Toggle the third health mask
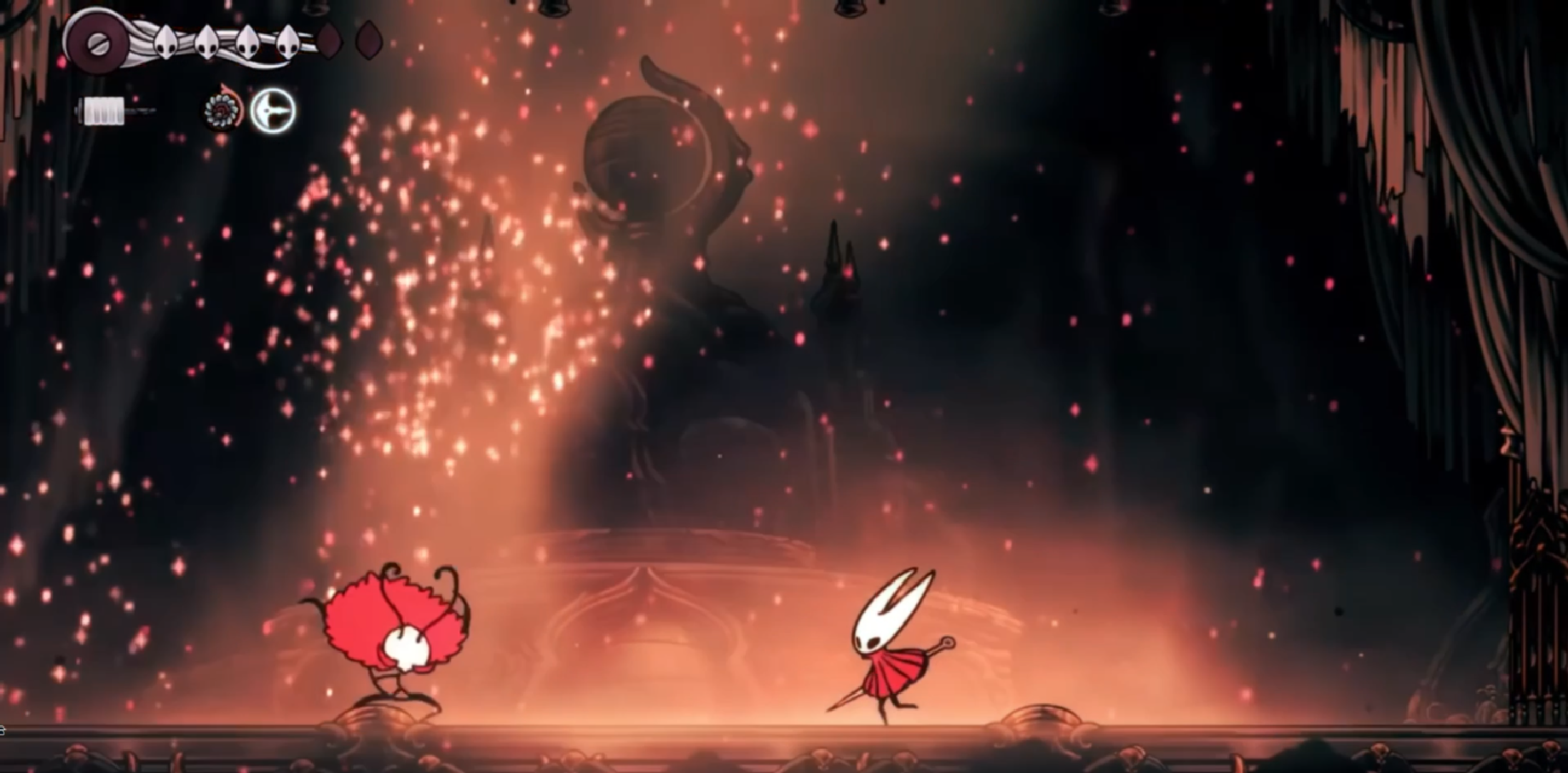Viewport: 1568px width, 773px height. 247,42
